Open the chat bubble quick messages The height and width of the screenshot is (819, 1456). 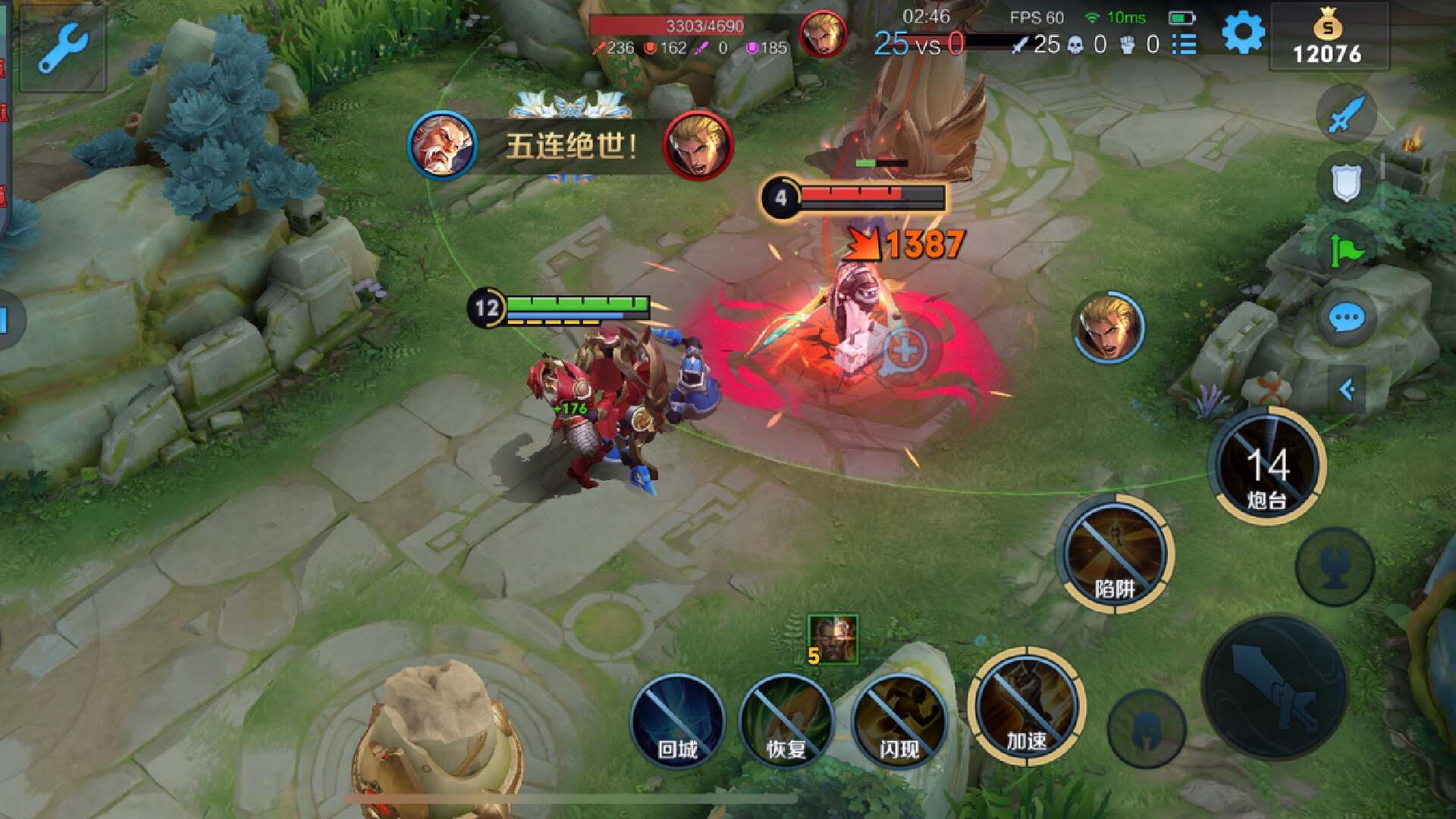coord(1346,318)
